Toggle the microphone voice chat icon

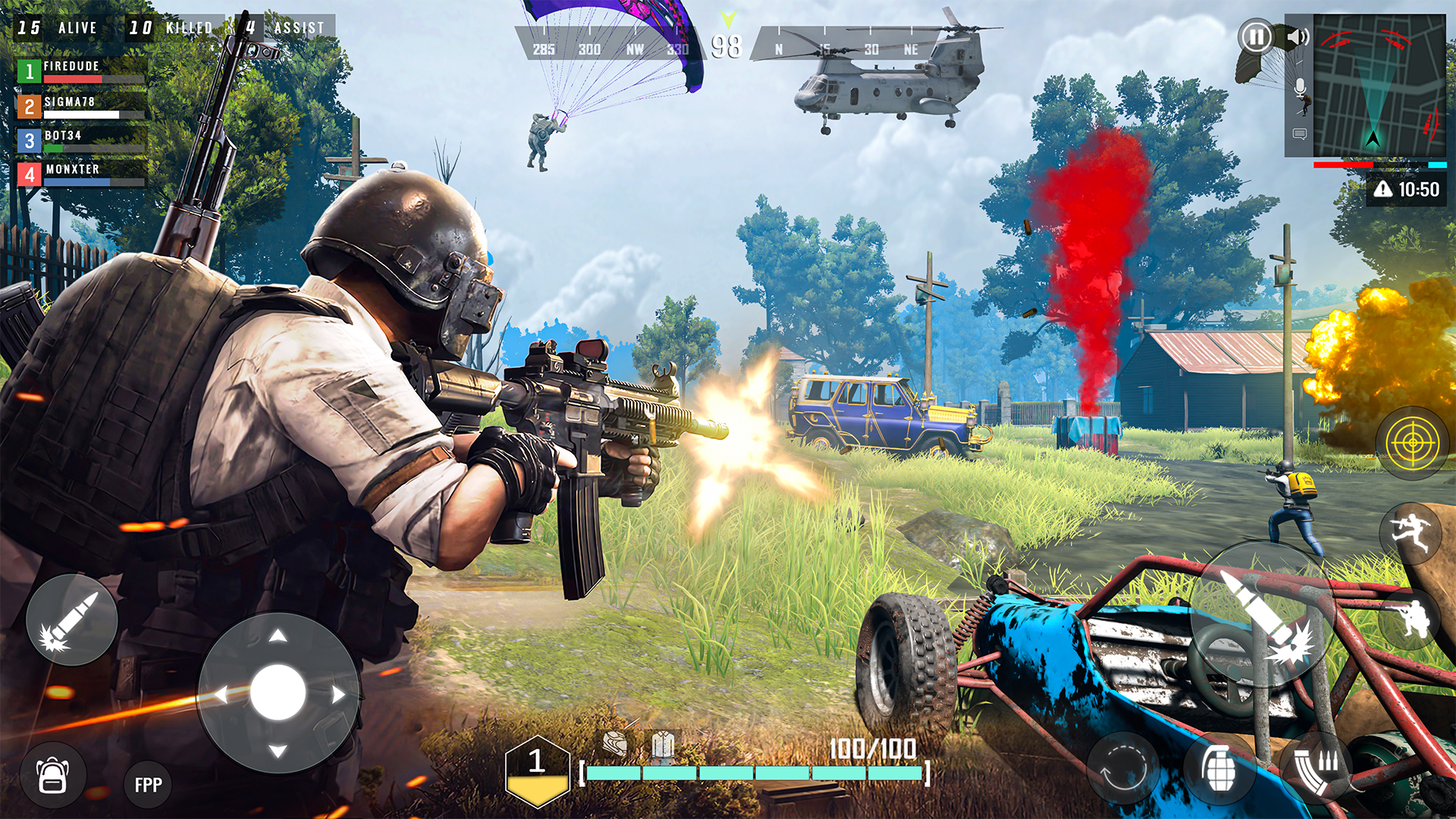tap(1301, 86)
